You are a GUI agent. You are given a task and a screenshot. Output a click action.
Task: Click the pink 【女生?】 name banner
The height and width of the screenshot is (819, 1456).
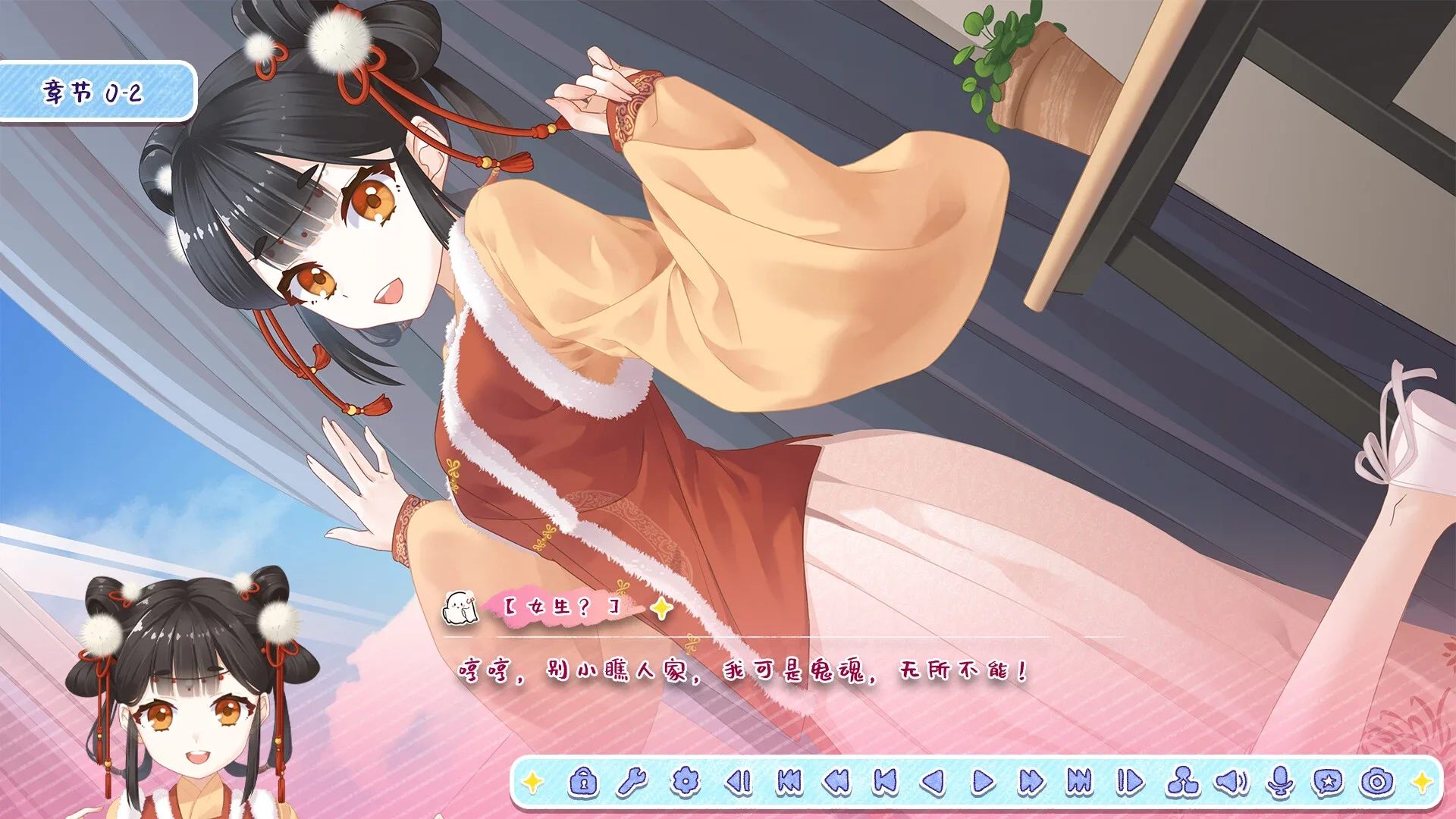[x=560, y=607]
